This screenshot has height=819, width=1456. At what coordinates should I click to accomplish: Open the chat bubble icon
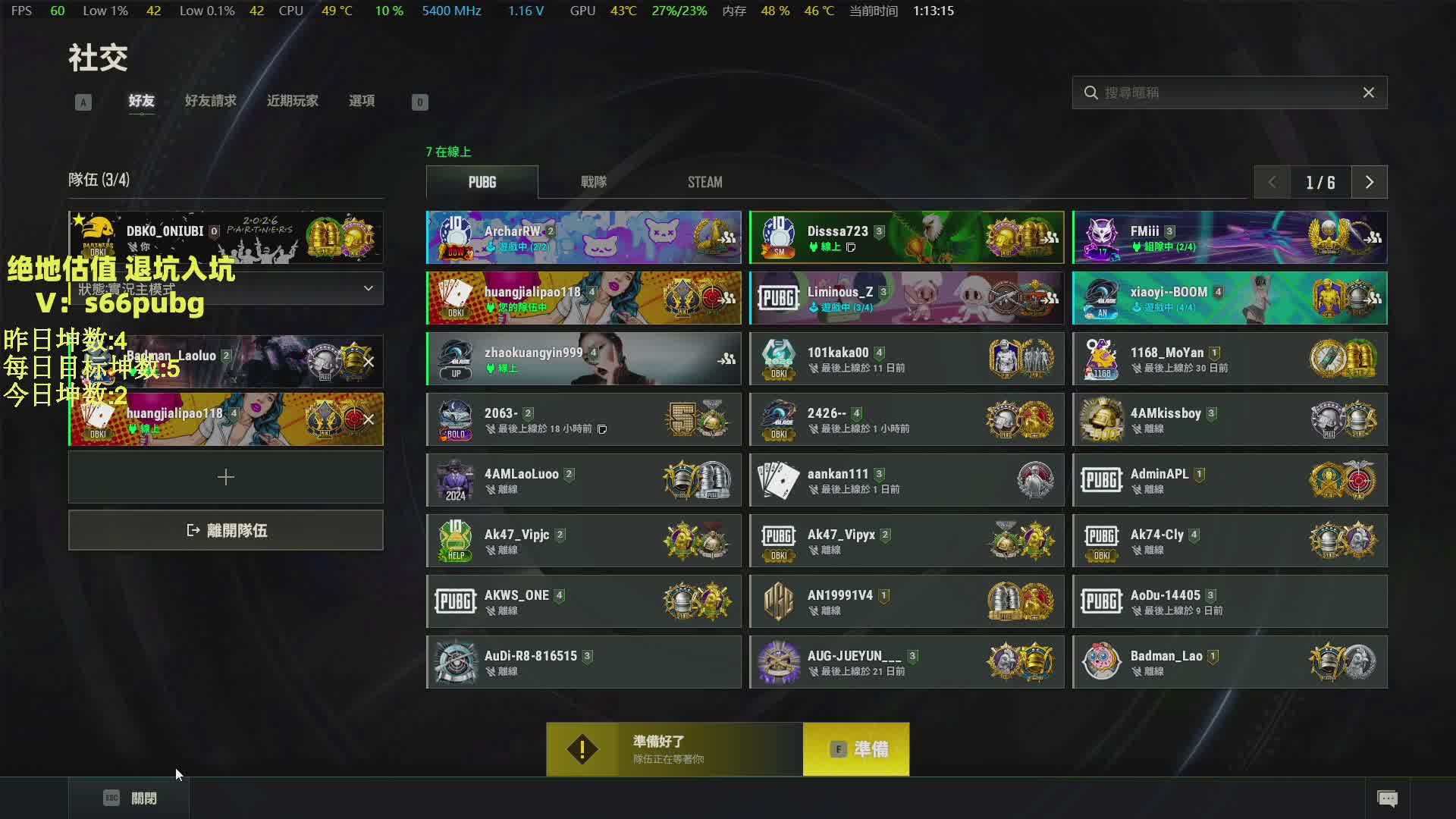[1387, 798]
